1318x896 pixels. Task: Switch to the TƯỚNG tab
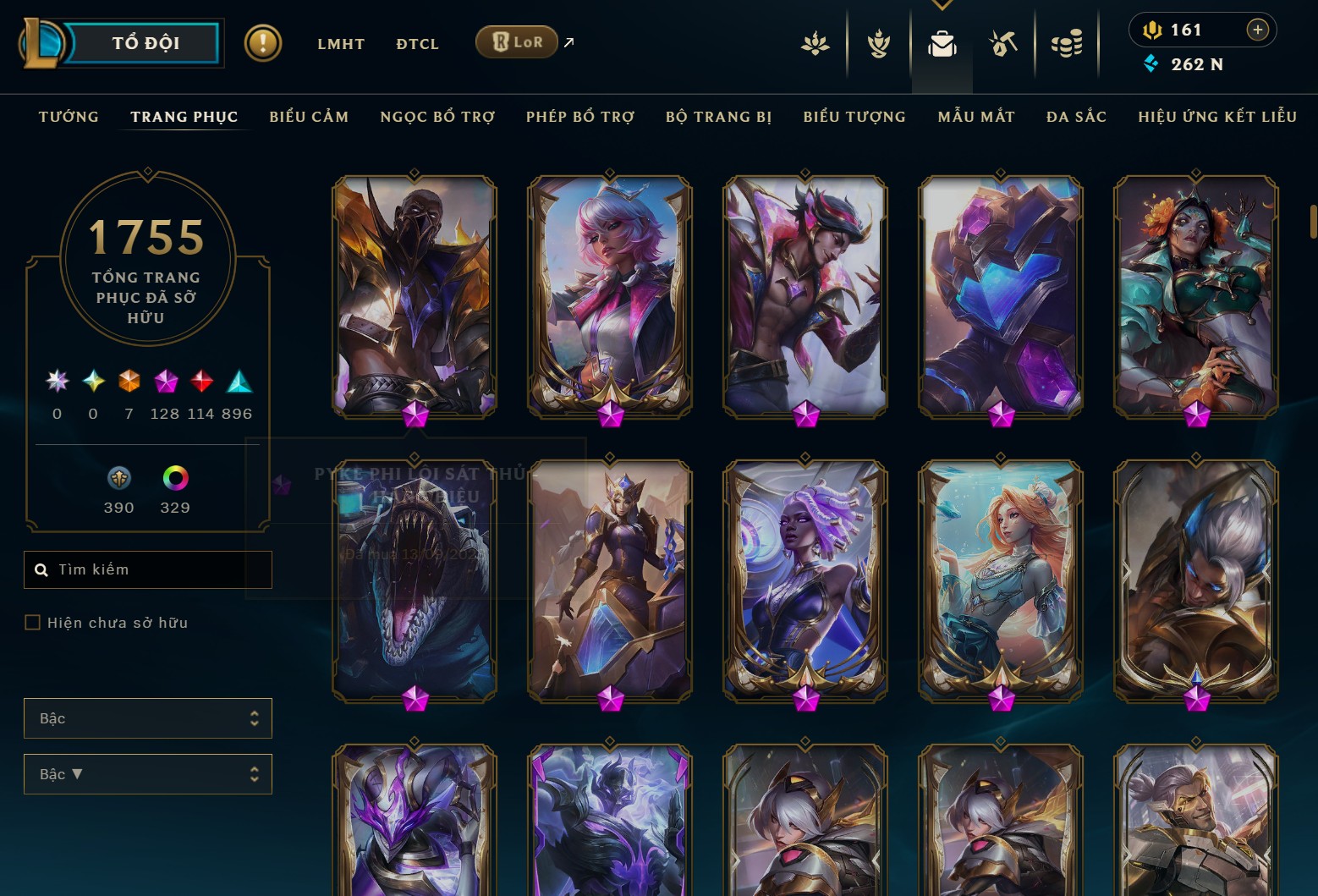click(68, 117)
